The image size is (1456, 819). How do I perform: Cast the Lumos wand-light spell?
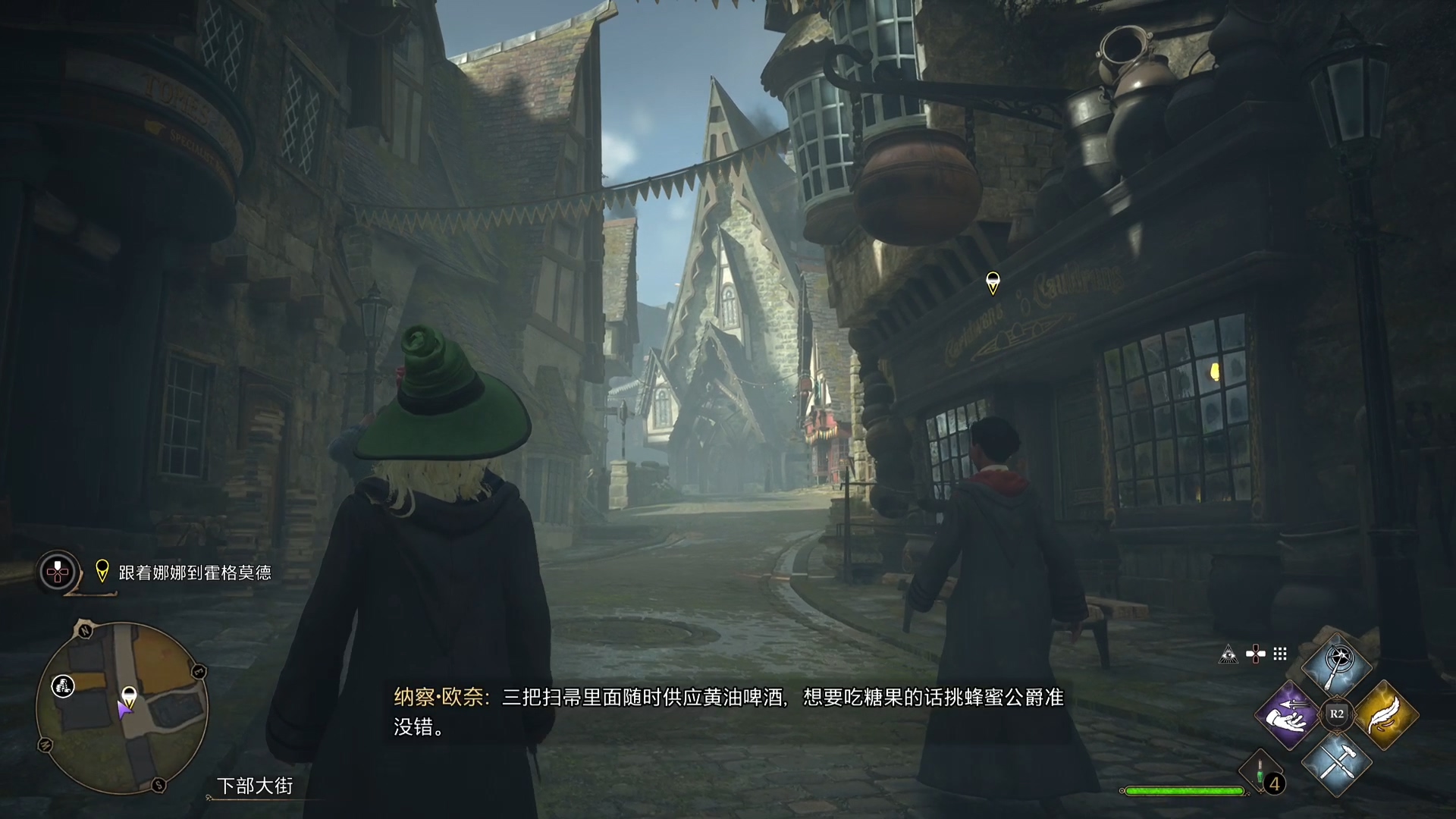[1337, 667]
